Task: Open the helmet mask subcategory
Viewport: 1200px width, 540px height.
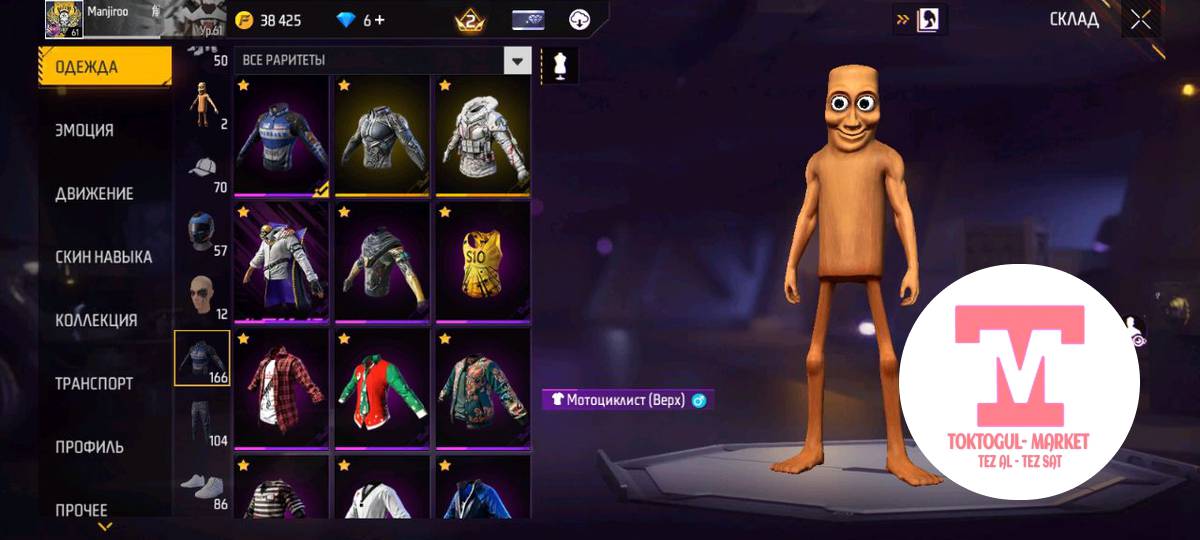Action: [x=202, y=234]
